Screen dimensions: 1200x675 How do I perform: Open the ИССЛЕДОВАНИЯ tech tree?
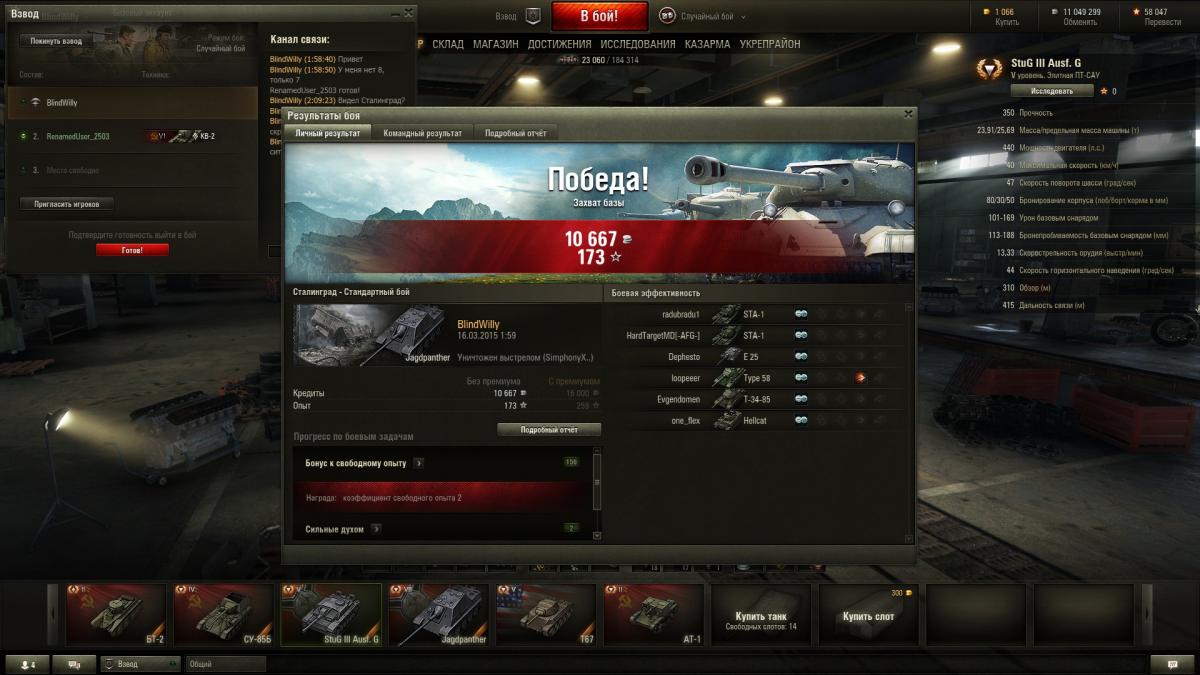(x=638, y=44)
